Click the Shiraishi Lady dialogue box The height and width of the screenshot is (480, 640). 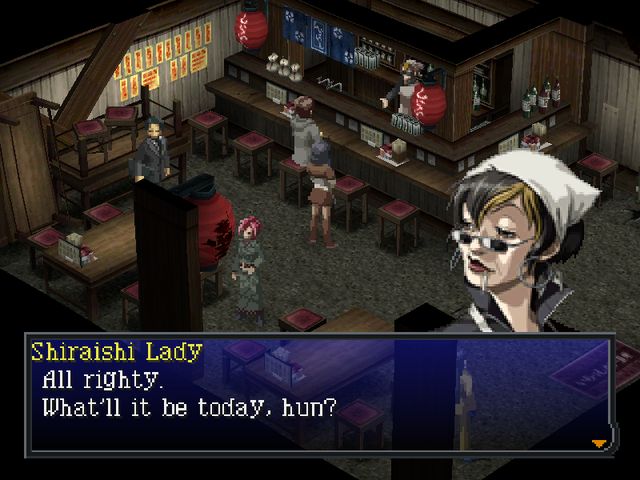pyautogui.click(x=320, y=395)
